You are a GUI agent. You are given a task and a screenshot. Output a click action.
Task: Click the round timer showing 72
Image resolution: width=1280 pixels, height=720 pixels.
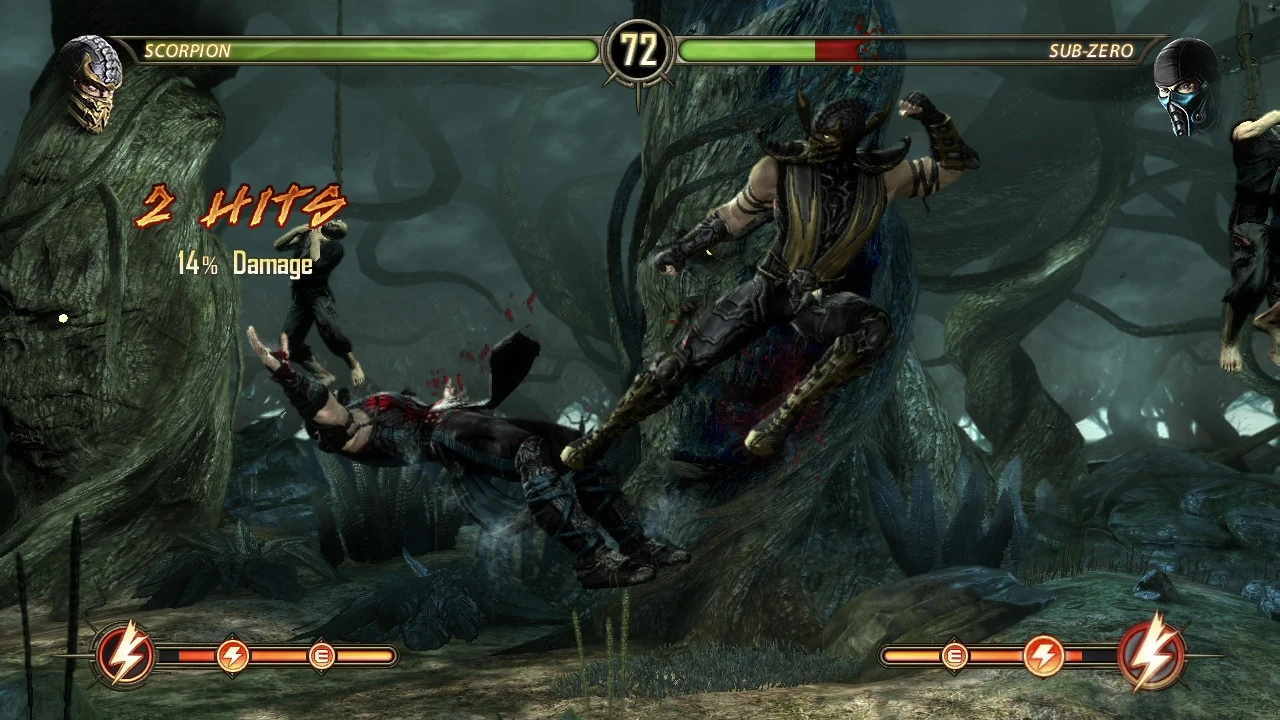pos(640,46)
